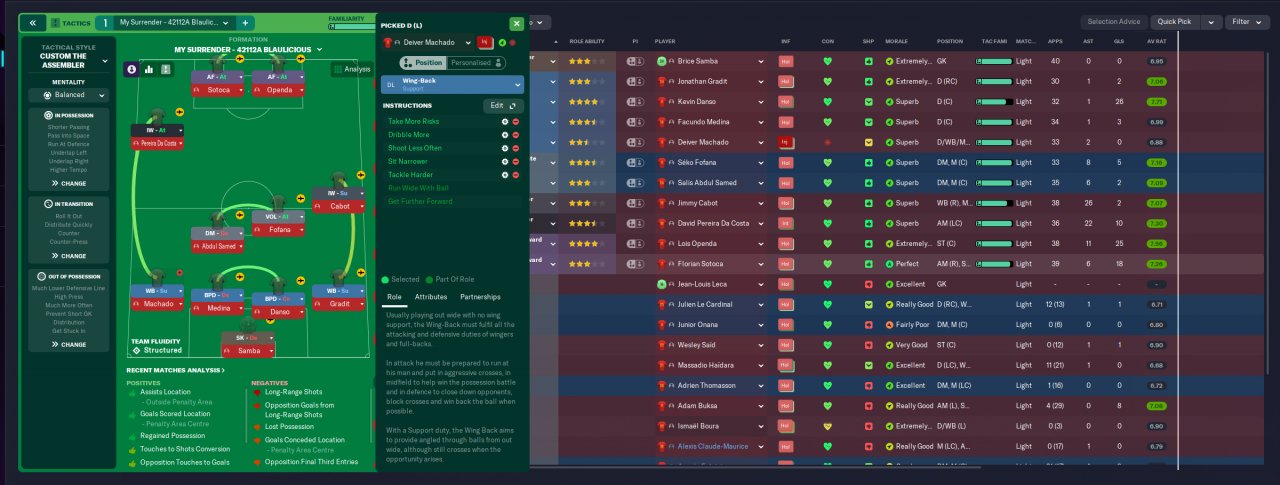Open the Filter dropdown
The width and height of the screenshot is (1280, 485).
click(x=1248, y=22)
